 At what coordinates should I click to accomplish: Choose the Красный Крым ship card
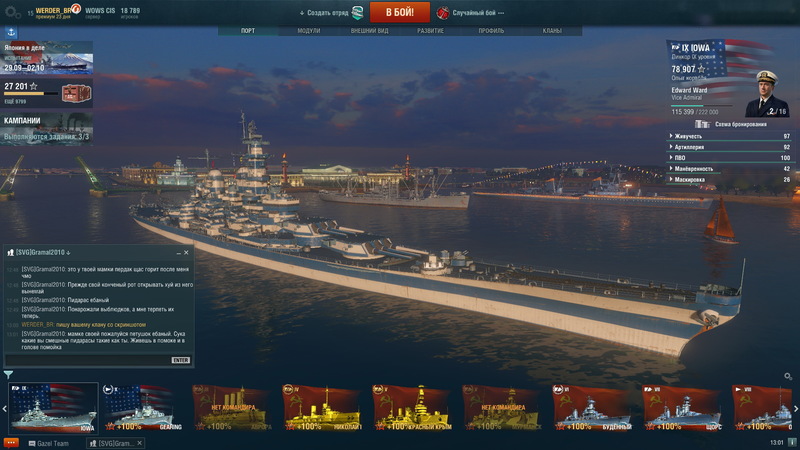tap(414, 408)
